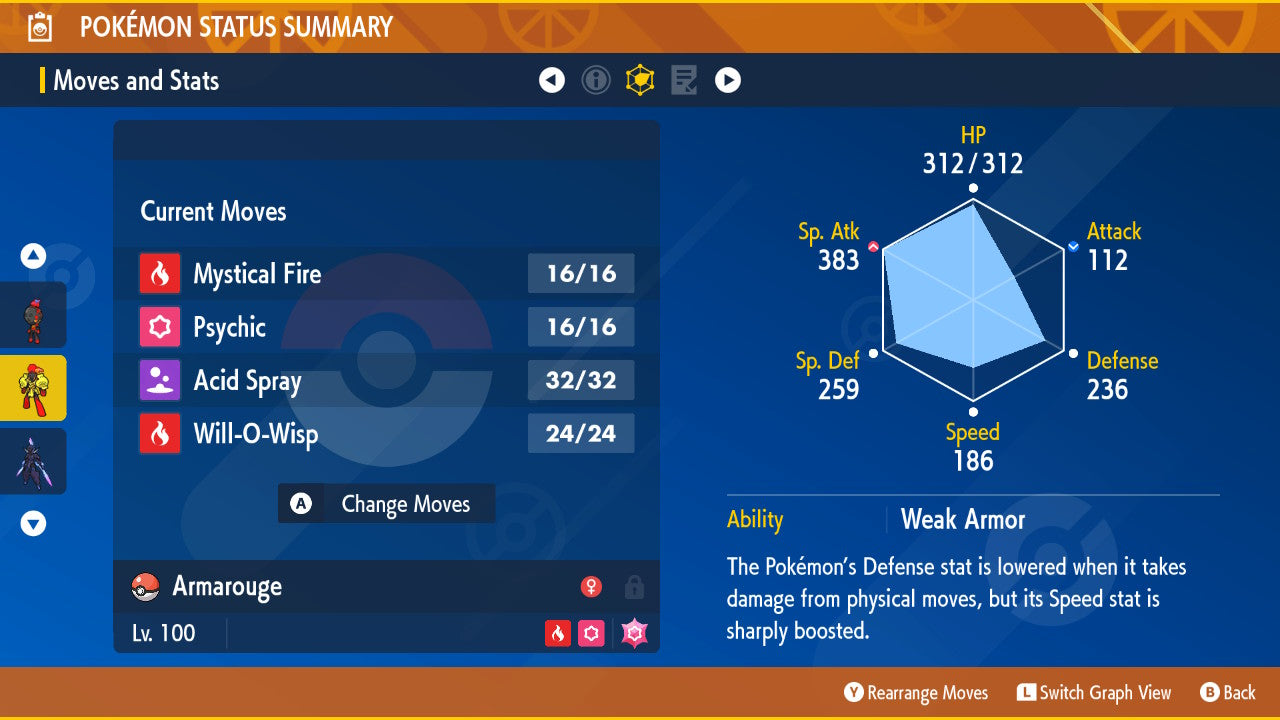Click the red female gender symbol

click(x=594, y=587)
